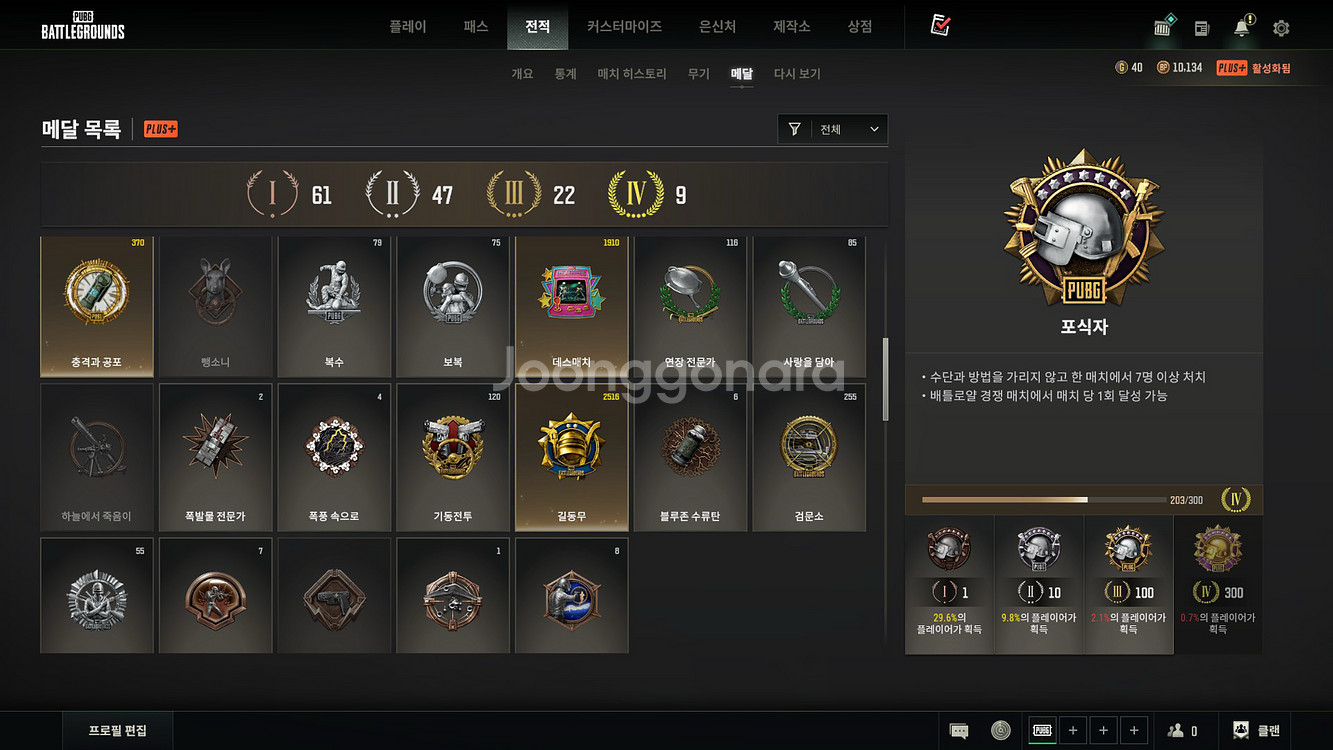Switch to the 상점 menu

pyautogui.click(x=859, y=27)
